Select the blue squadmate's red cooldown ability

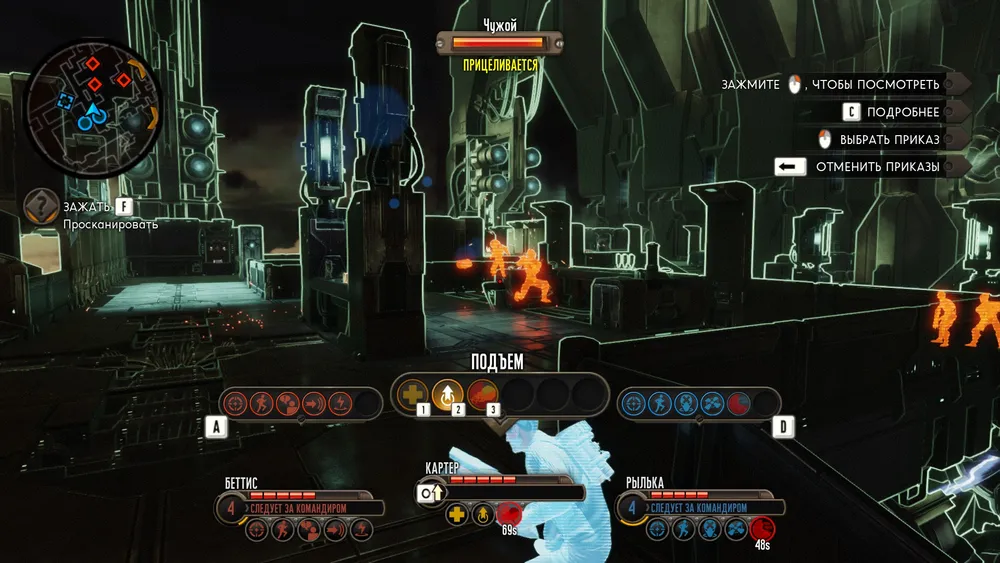[737, 404]
